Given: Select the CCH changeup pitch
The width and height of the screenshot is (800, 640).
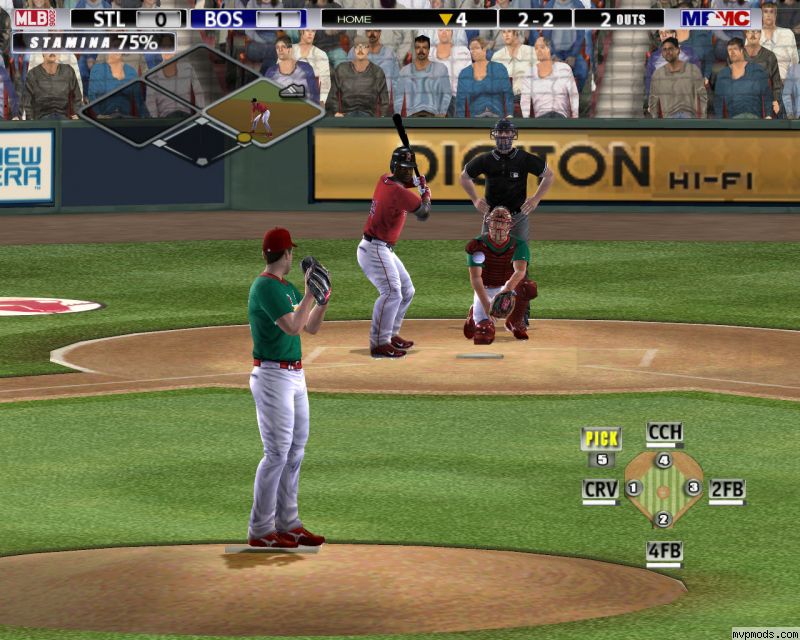Looking at the screenshot, I should pos(664,433).
